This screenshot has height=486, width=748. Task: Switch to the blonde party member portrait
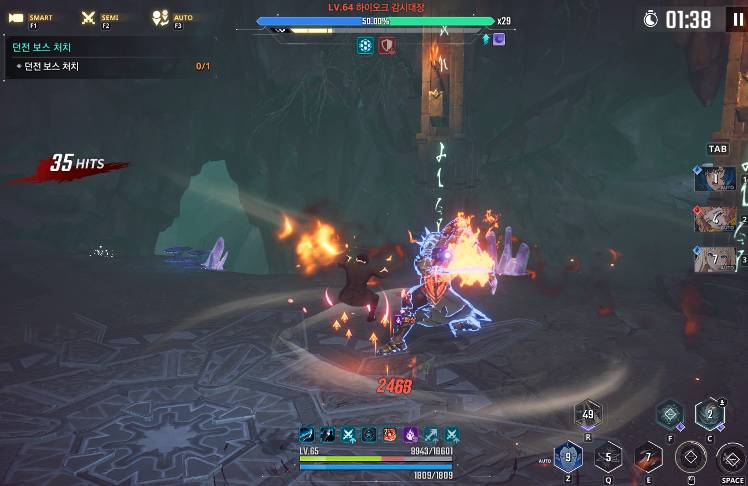[x=716, y=259]
